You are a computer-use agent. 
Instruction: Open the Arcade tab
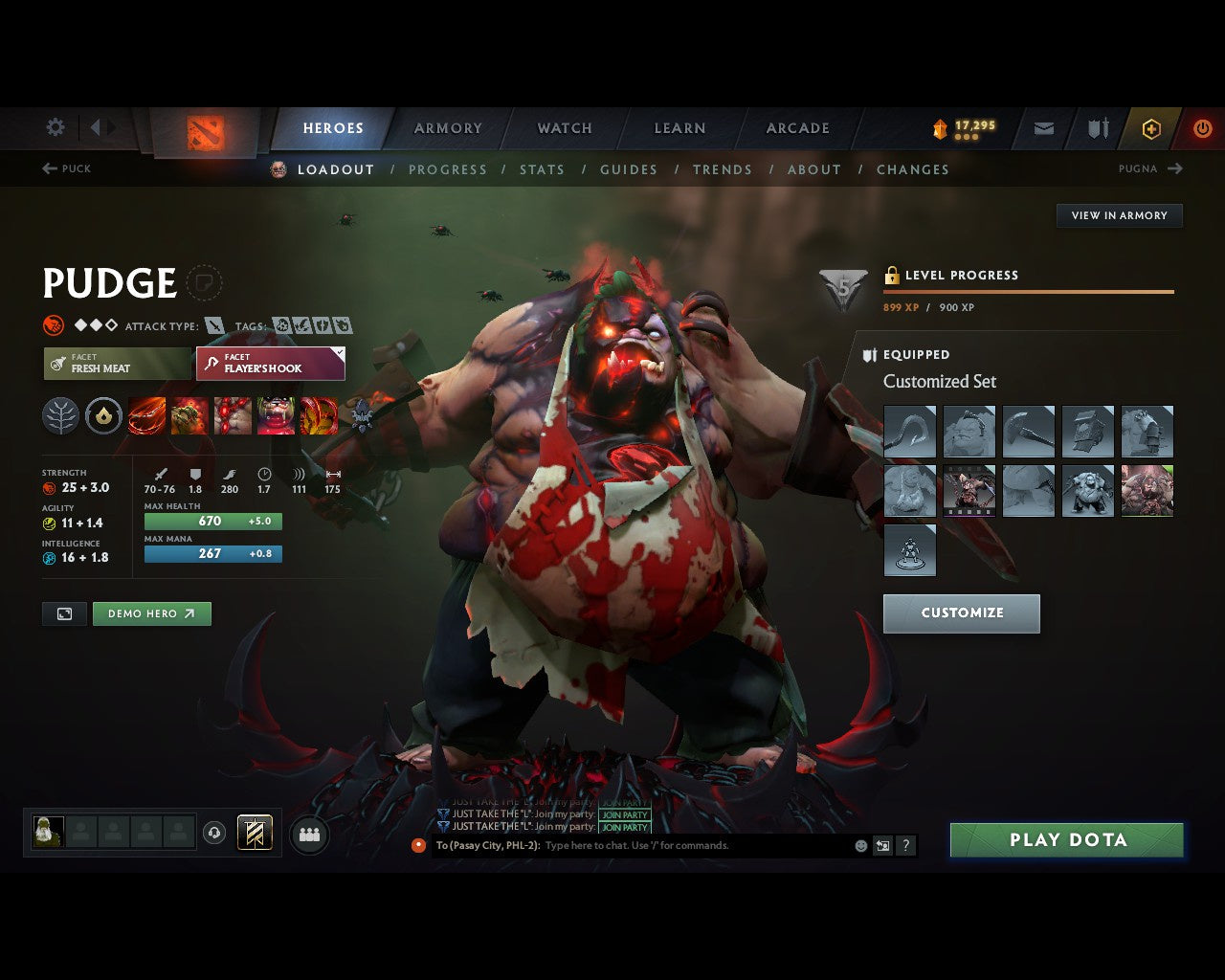click(797, 128)
